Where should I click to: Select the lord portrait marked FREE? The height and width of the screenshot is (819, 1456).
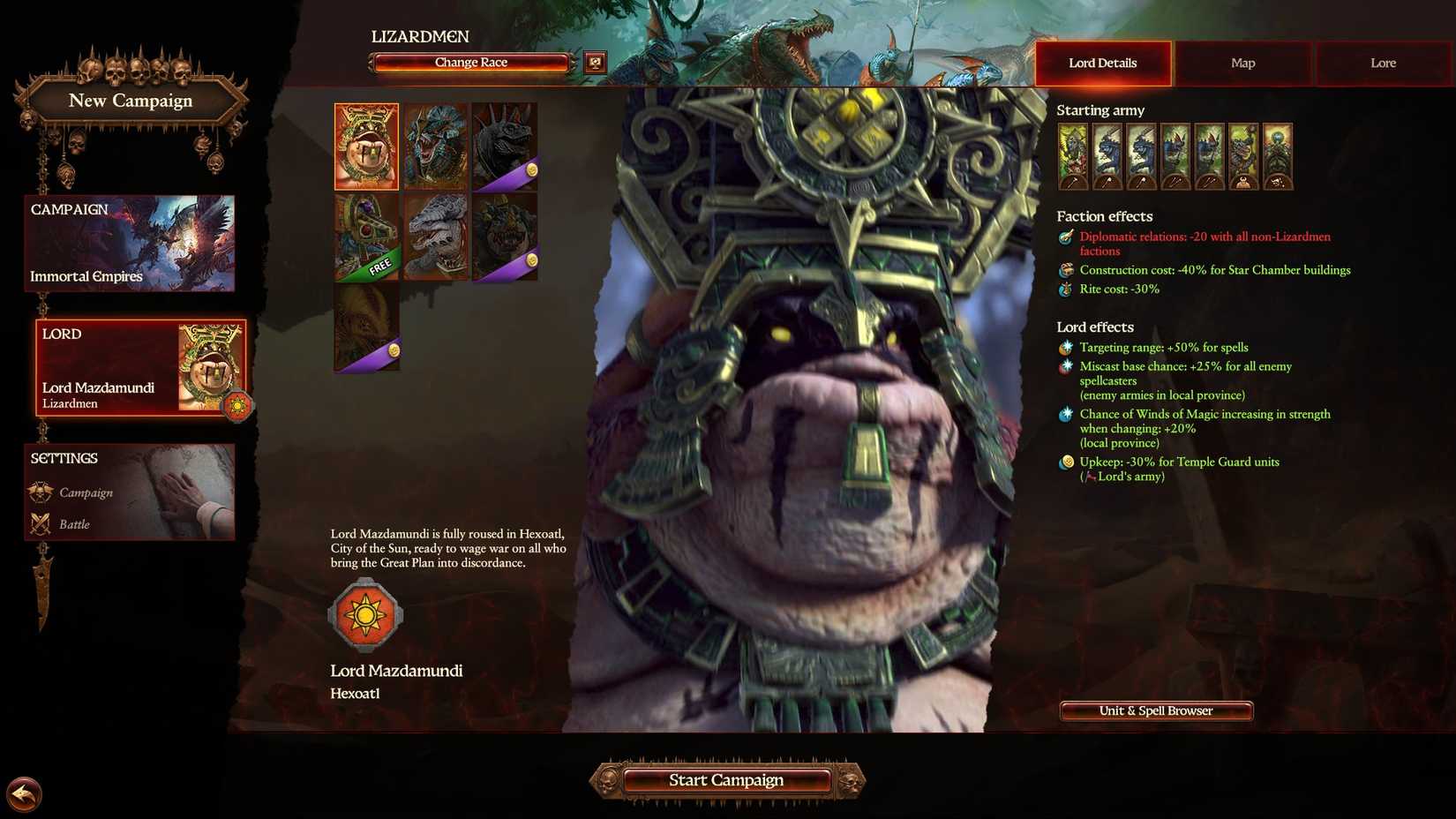pyautogui.click(x=365, y=234)
